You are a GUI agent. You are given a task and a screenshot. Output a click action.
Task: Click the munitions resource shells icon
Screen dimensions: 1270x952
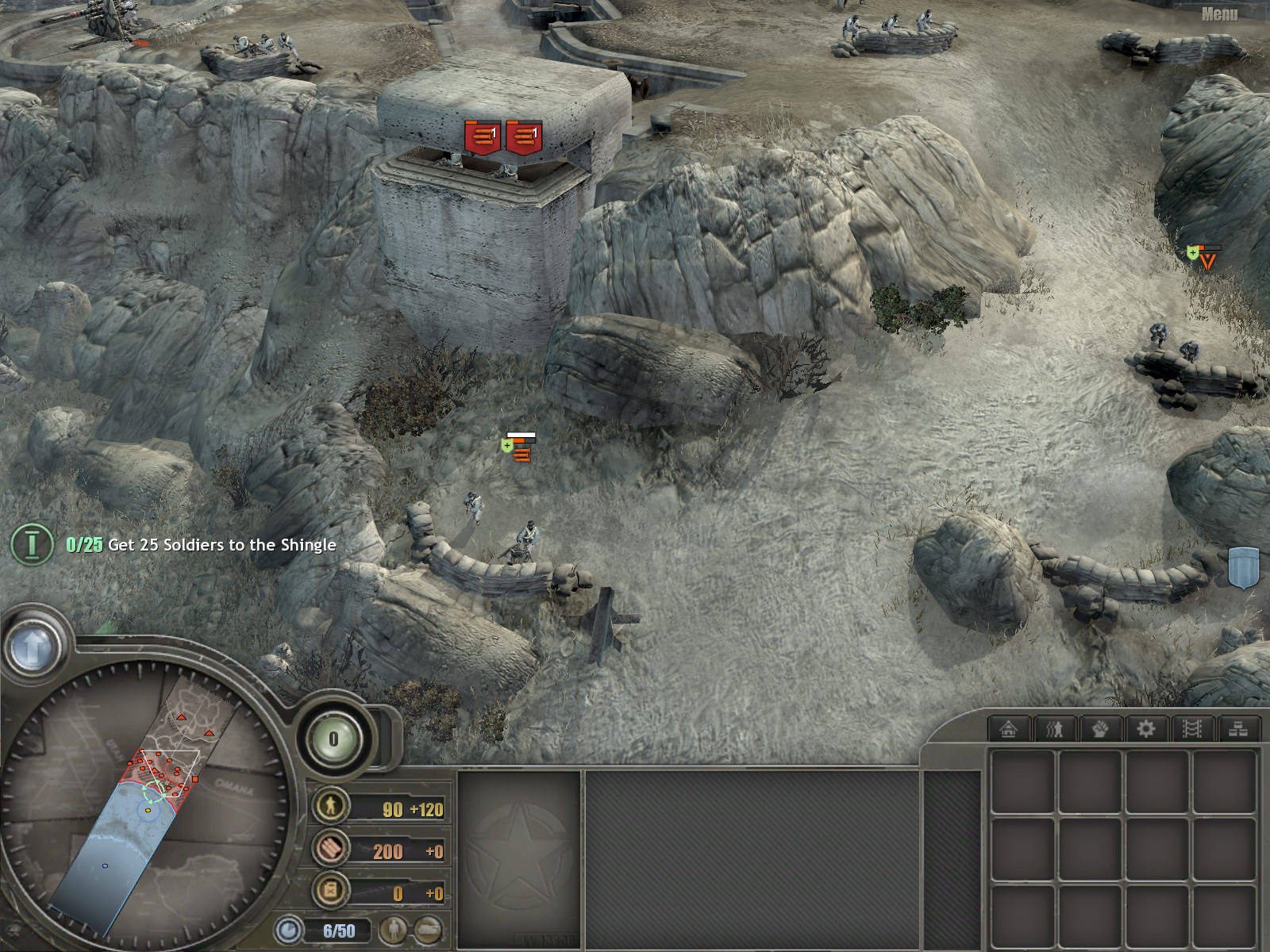coord(330,848)
